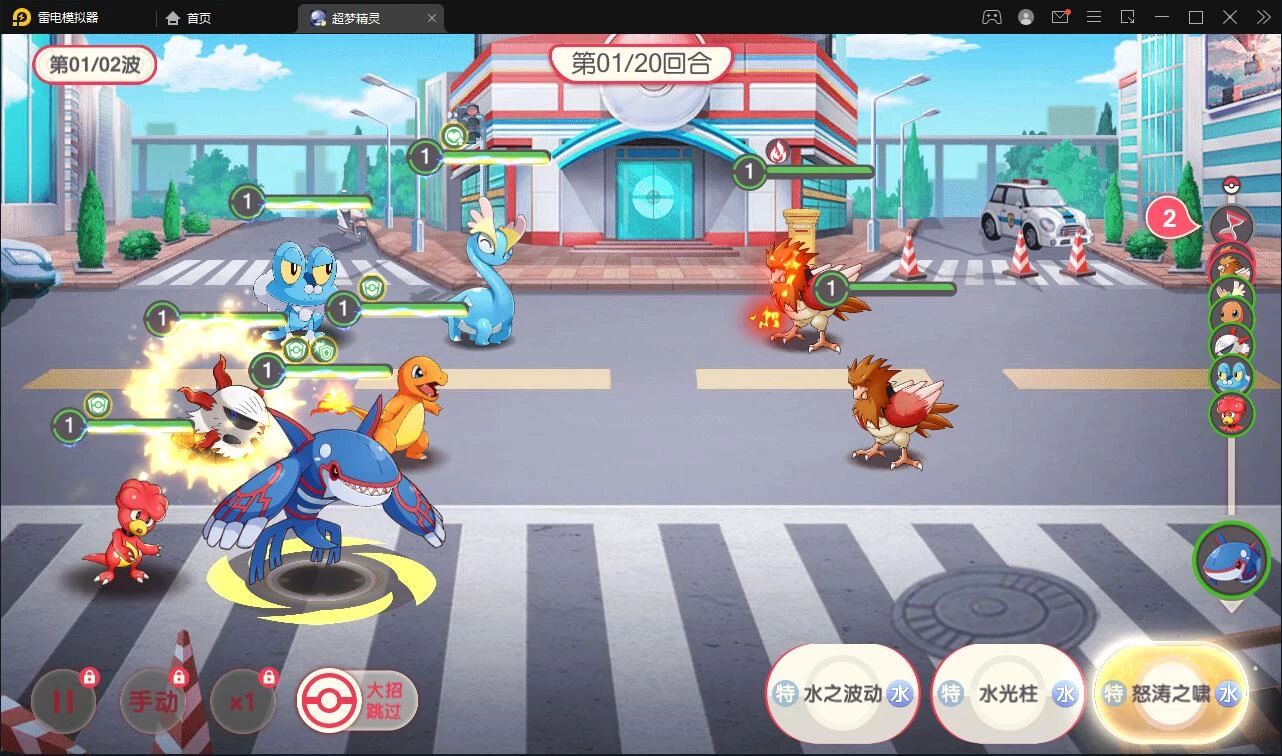1282x756 pixels.
Task: Toggle the 大招跳过 ultimate skip button
Action: point(358,700)
